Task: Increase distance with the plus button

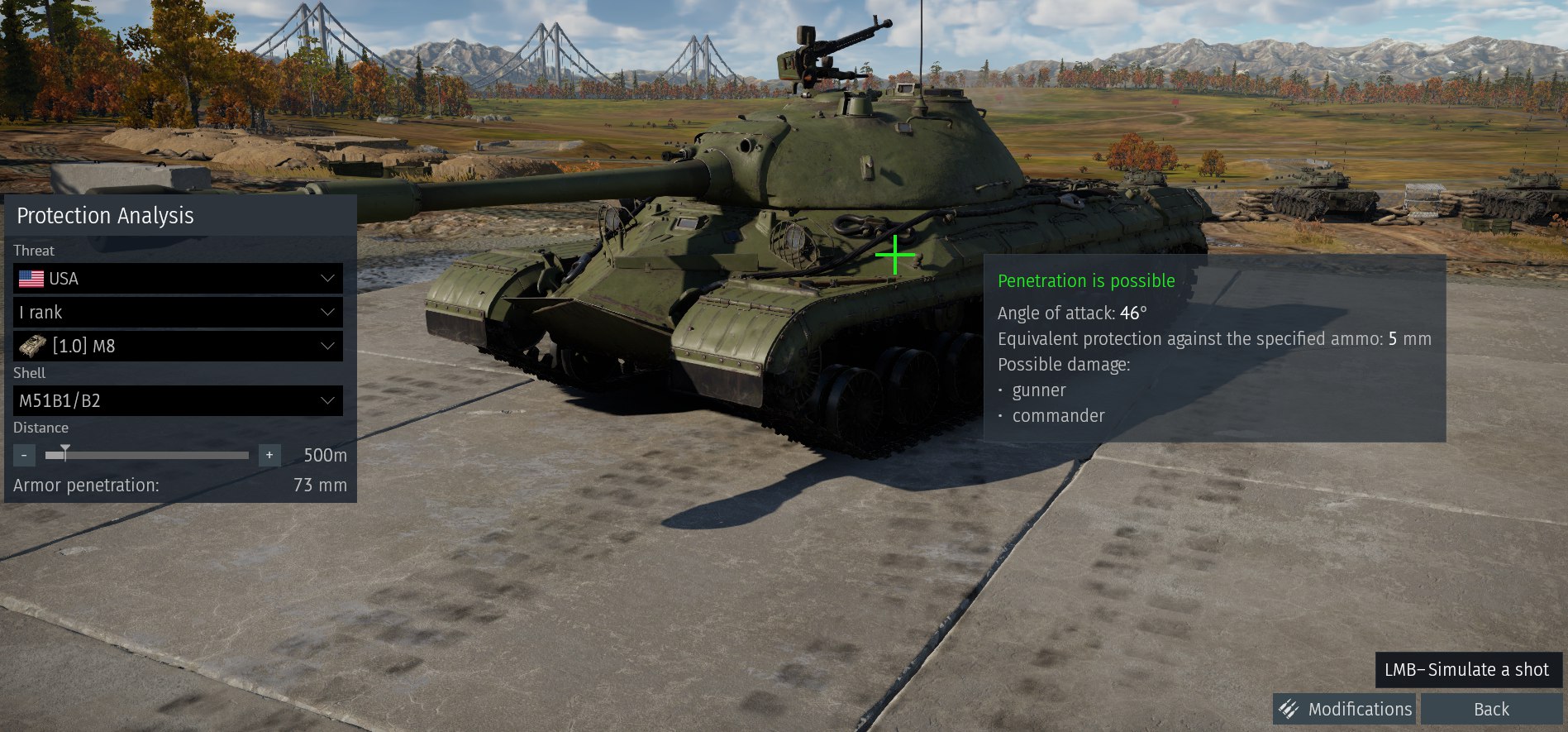Action: tap(269, 455)
